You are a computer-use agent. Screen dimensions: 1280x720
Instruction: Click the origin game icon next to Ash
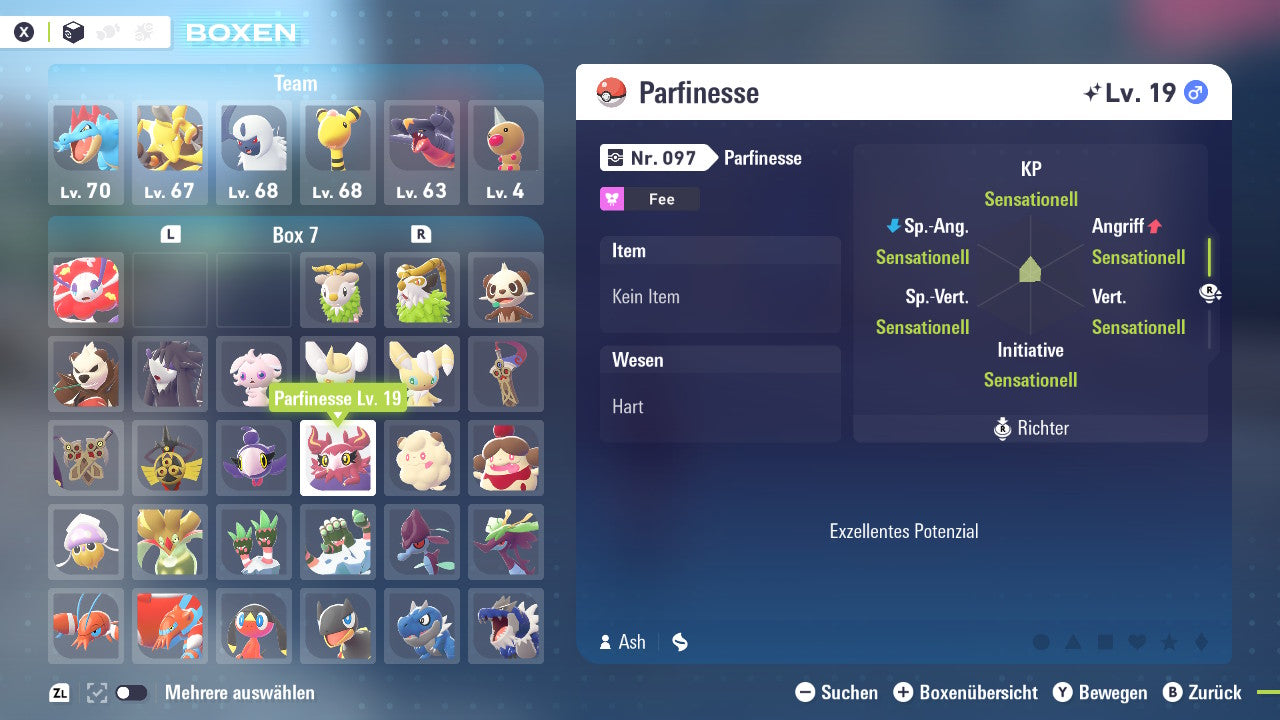pyautogui.click(x=679, y=642)
